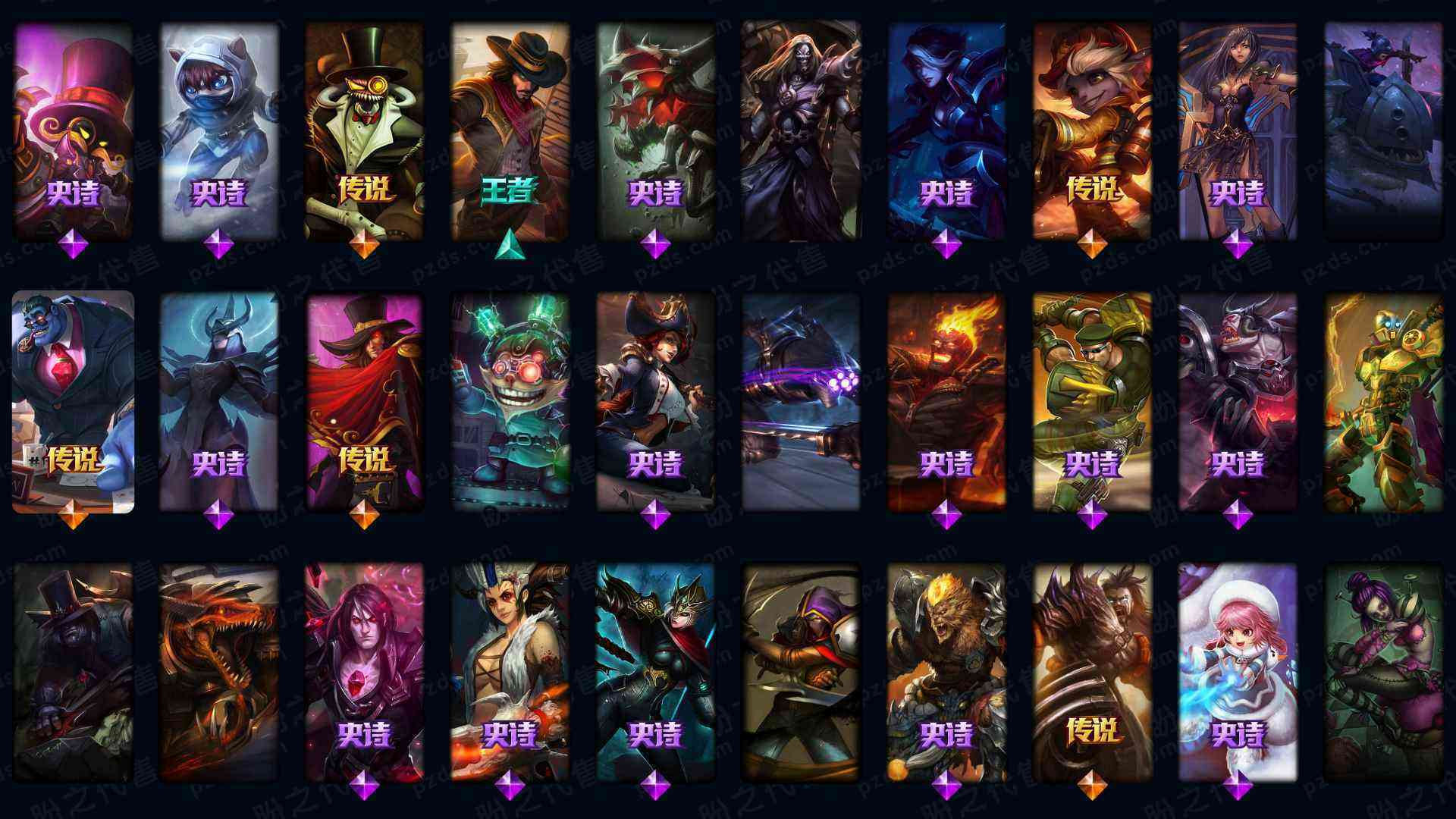1456x819 pixels.
Task: Pick the red-caped magician skin card
Action: point(364,402)
